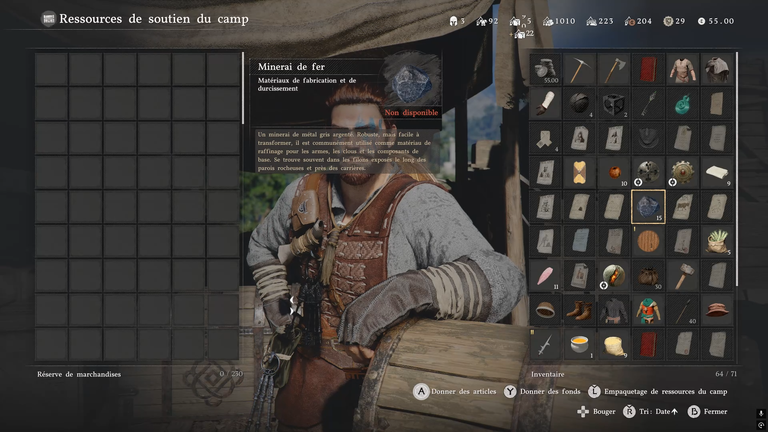Select the beige tunic armor slot
The width and height of the screenshot is (768, 432).
pyautogui.click(x=683, y=69)
